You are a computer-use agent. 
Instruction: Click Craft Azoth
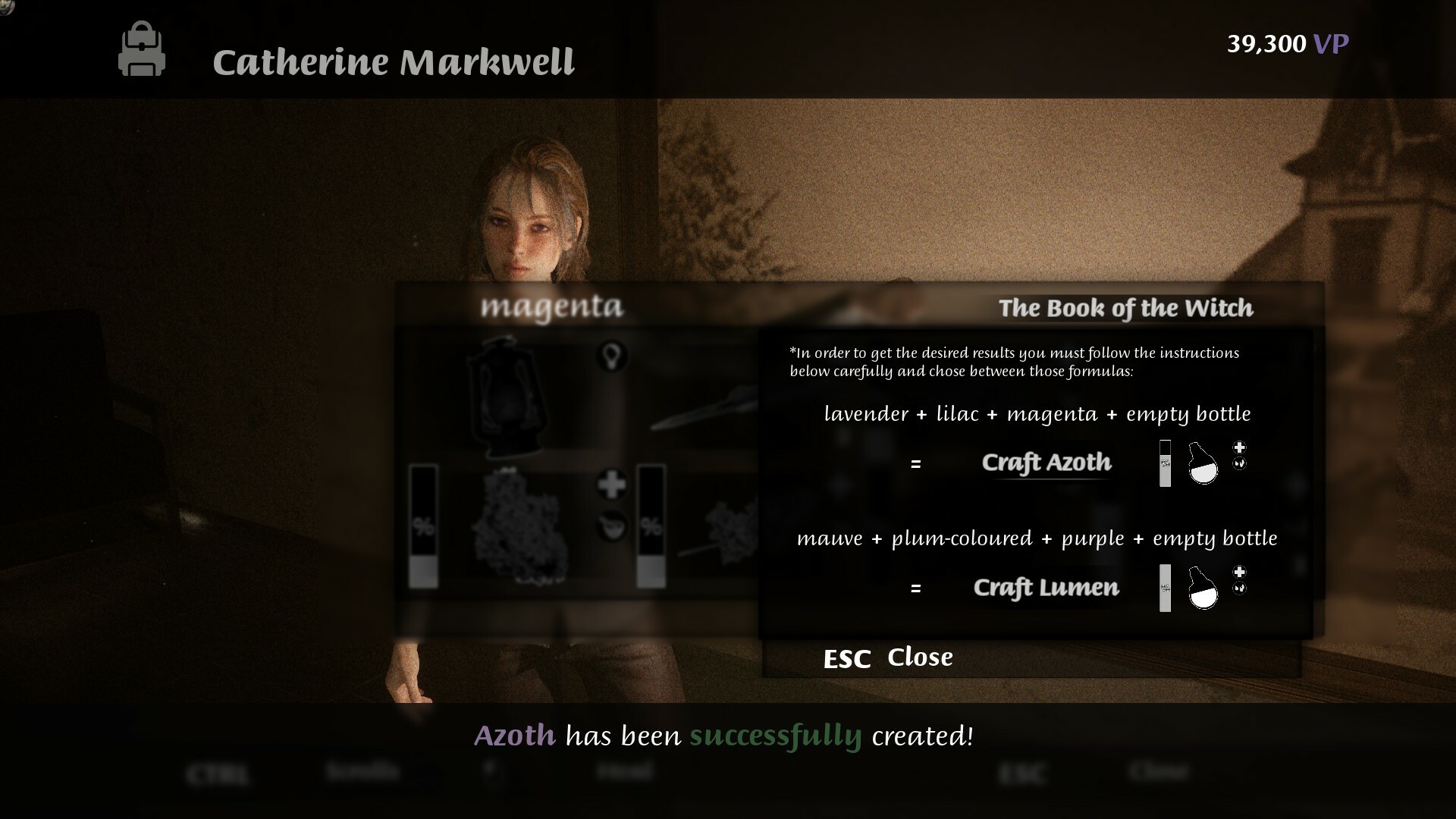tap(1046, 463)
